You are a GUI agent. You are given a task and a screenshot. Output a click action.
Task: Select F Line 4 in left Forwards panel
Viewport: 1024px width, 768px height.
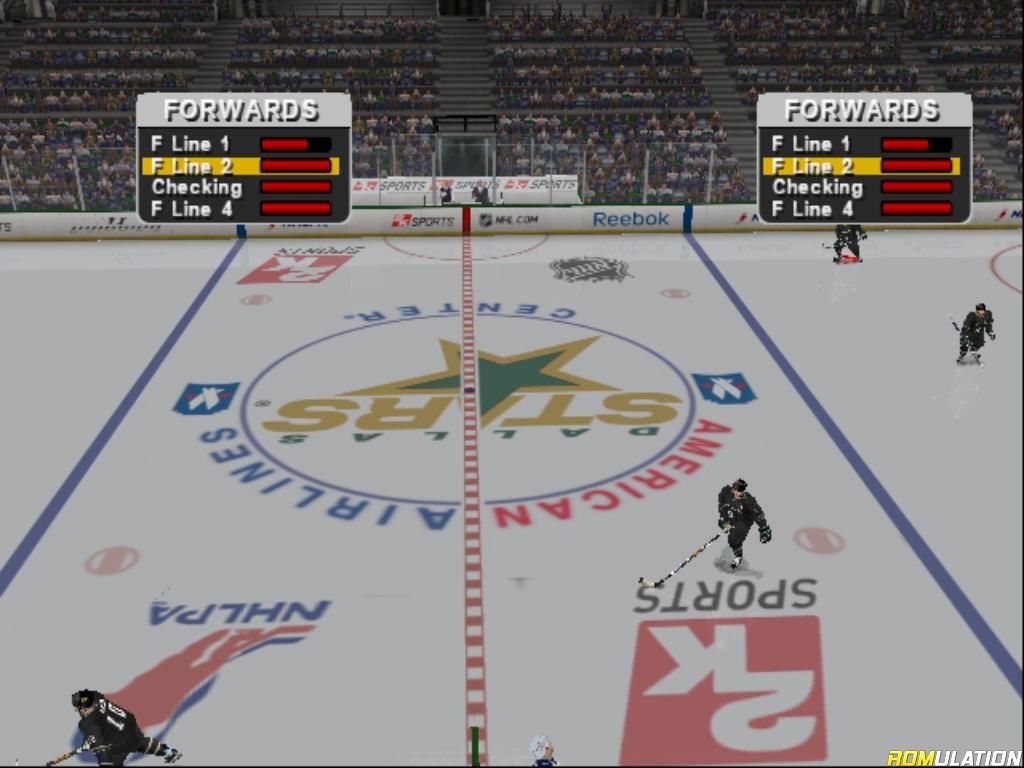pyautogui.click(x=191, y=209)
